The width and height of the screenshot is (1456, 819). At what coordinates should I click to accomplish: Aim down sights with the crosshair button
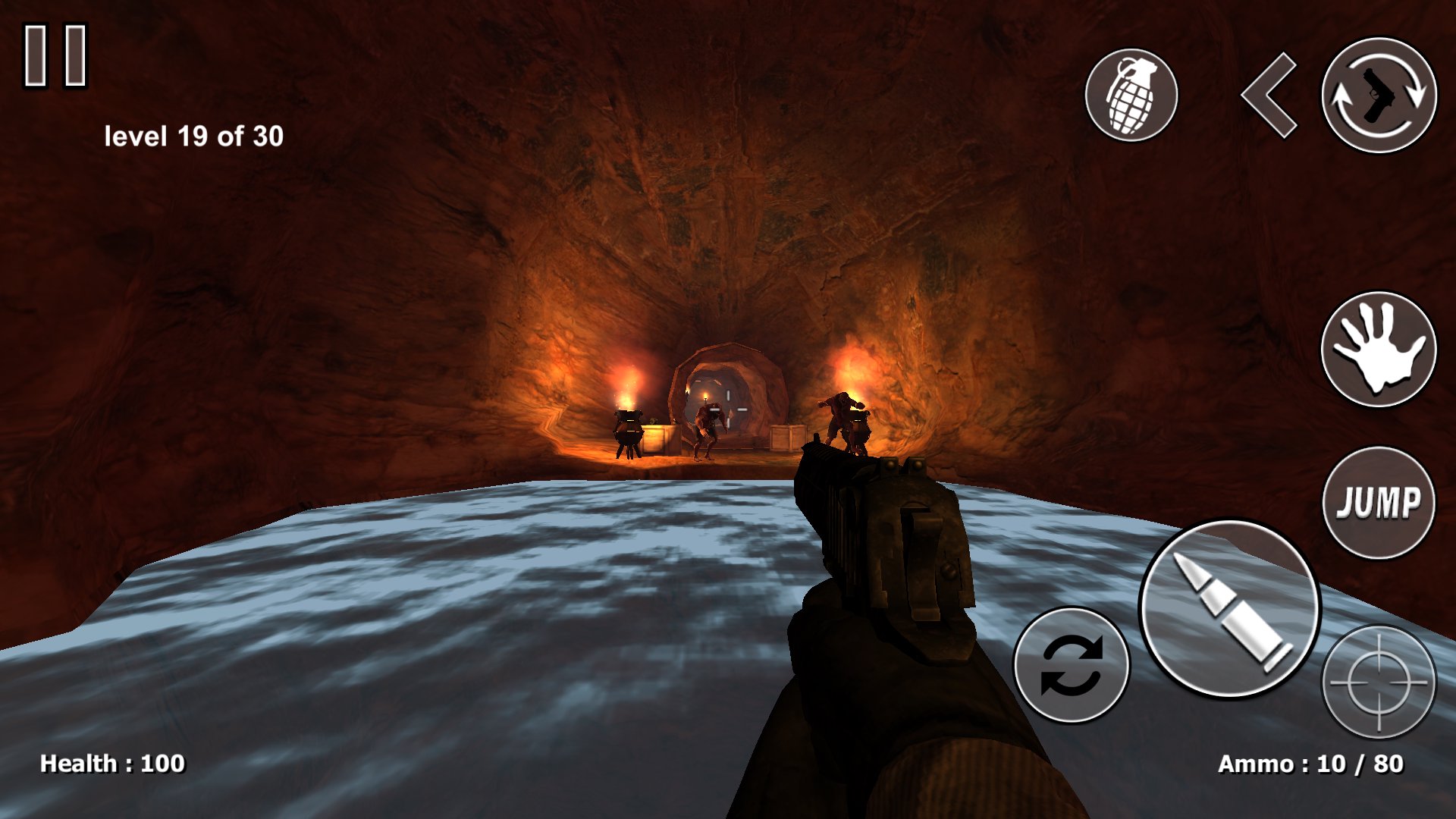(x=1378, y=681)
